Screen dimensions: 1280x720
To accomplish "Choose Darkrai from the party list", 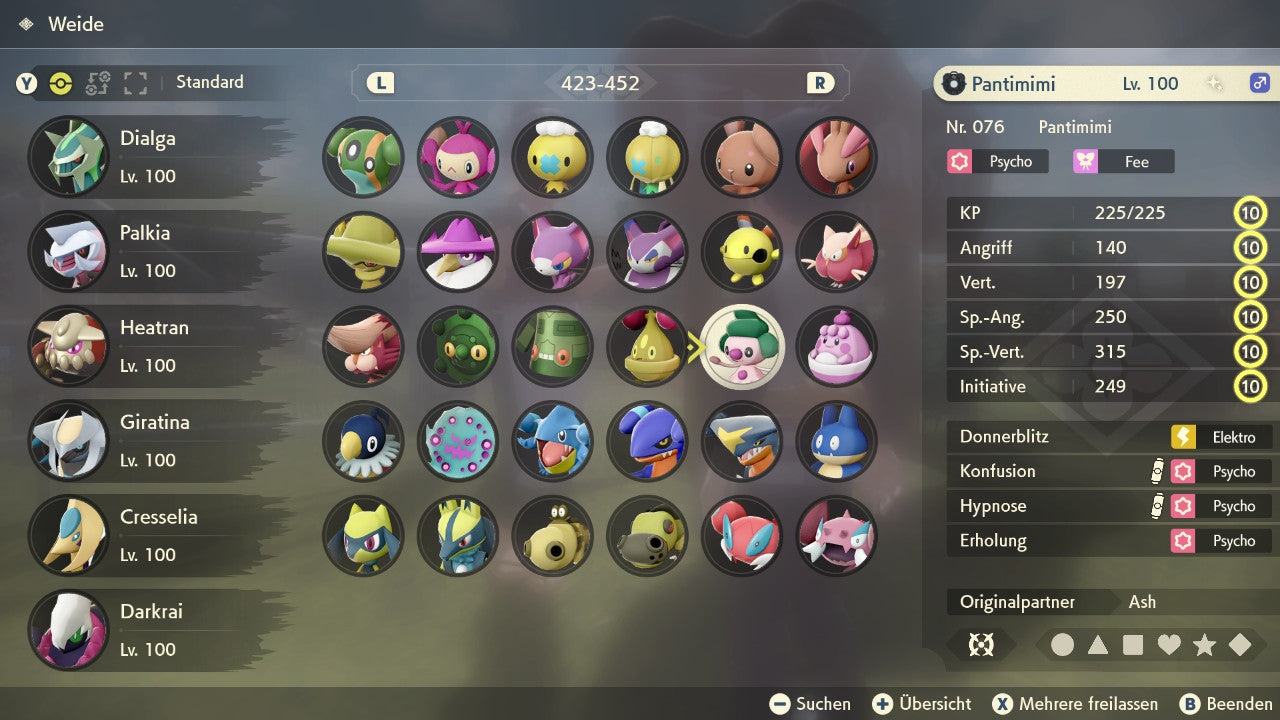I will (148, 630).
